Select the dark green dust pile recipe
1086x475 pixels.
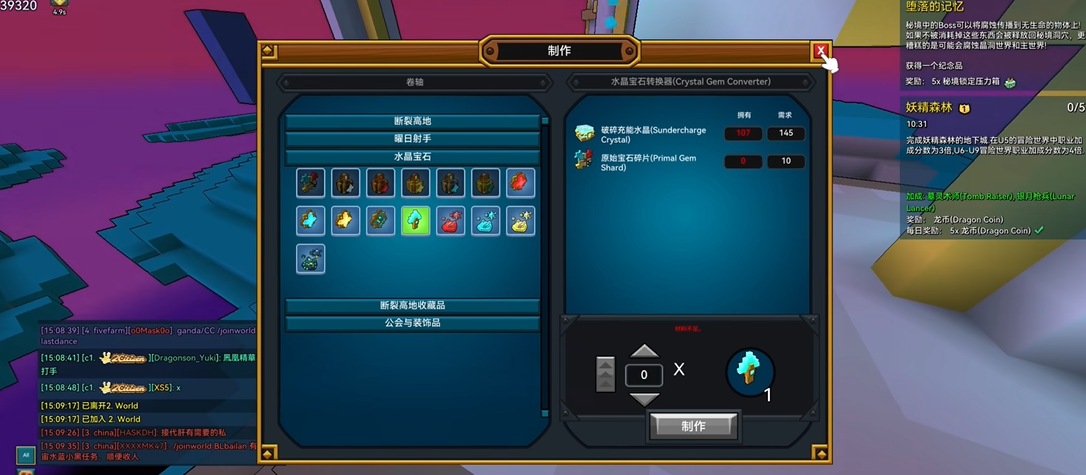point(311,258)
